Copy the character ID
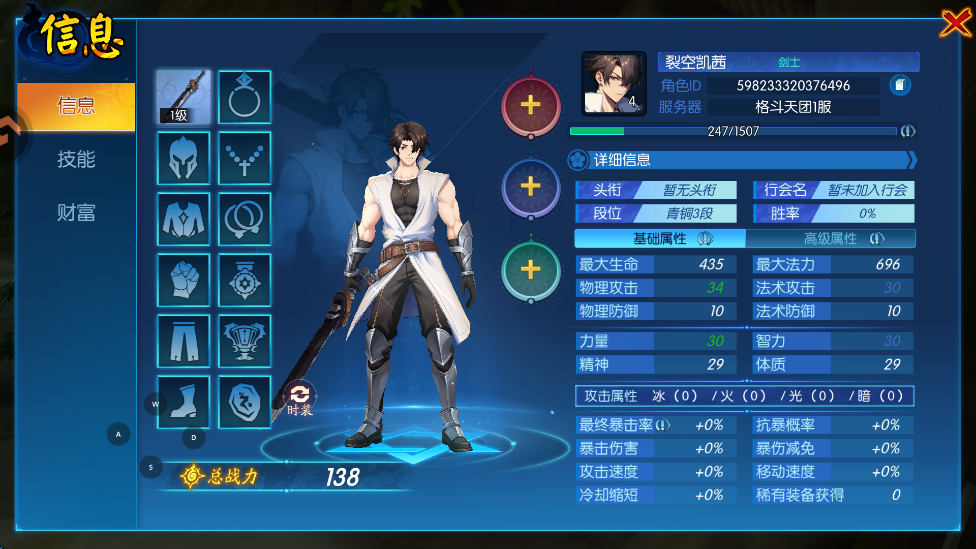976x549 pixels. click(900, 85)
